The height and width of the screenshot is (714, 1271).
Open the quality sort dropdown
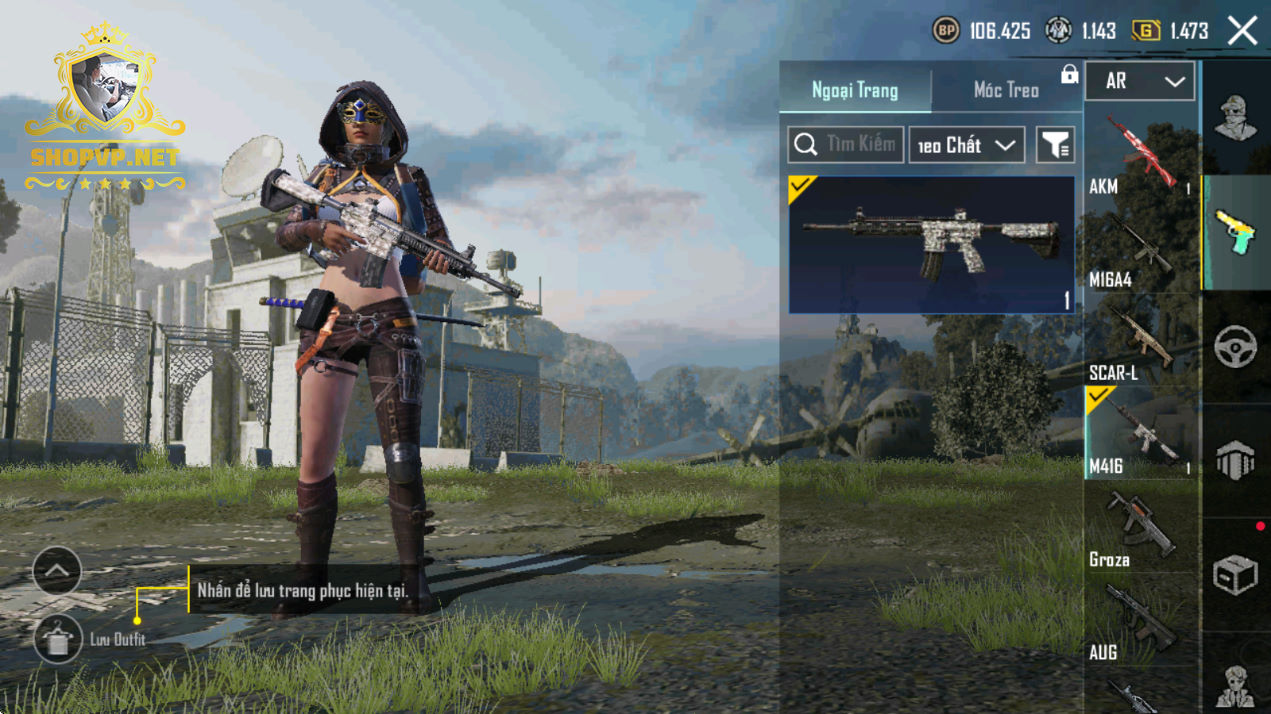pos(966,145)
